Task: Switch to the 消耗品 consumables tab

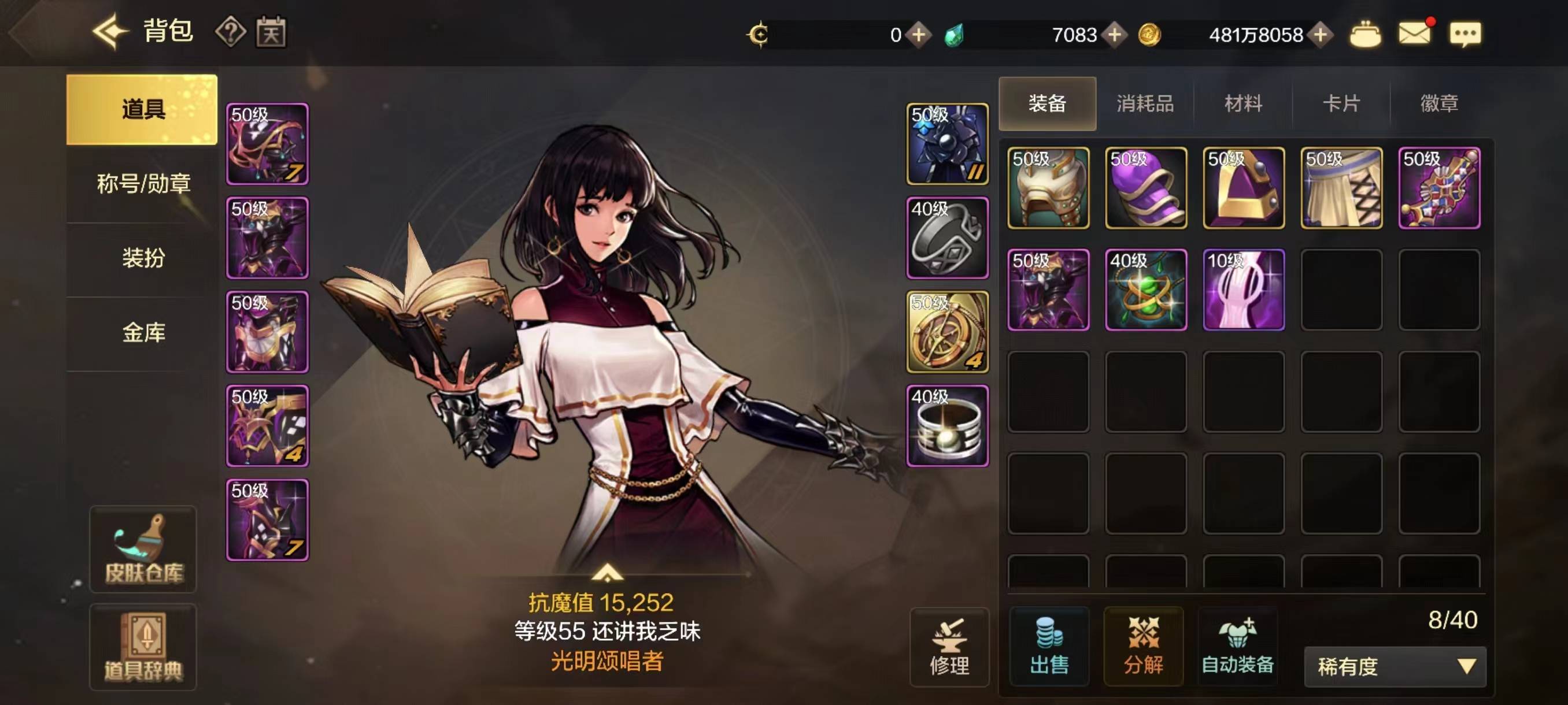Action: (1145, 103)
